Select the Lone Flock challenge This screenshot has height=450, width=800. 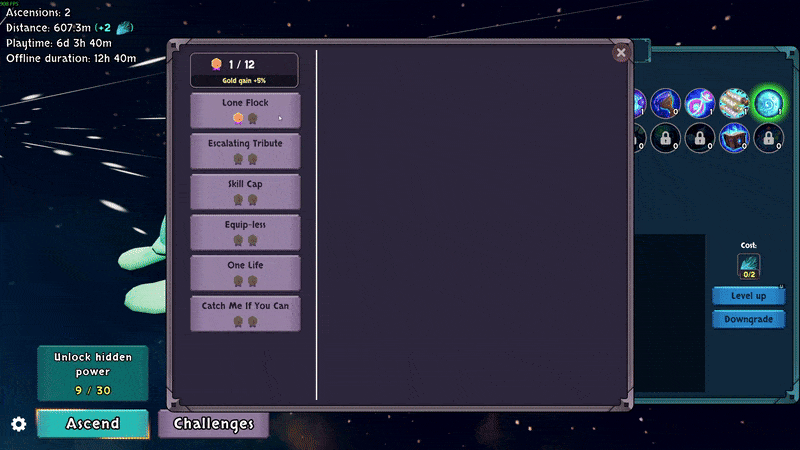pyautogui.click(x=245, y=109)
